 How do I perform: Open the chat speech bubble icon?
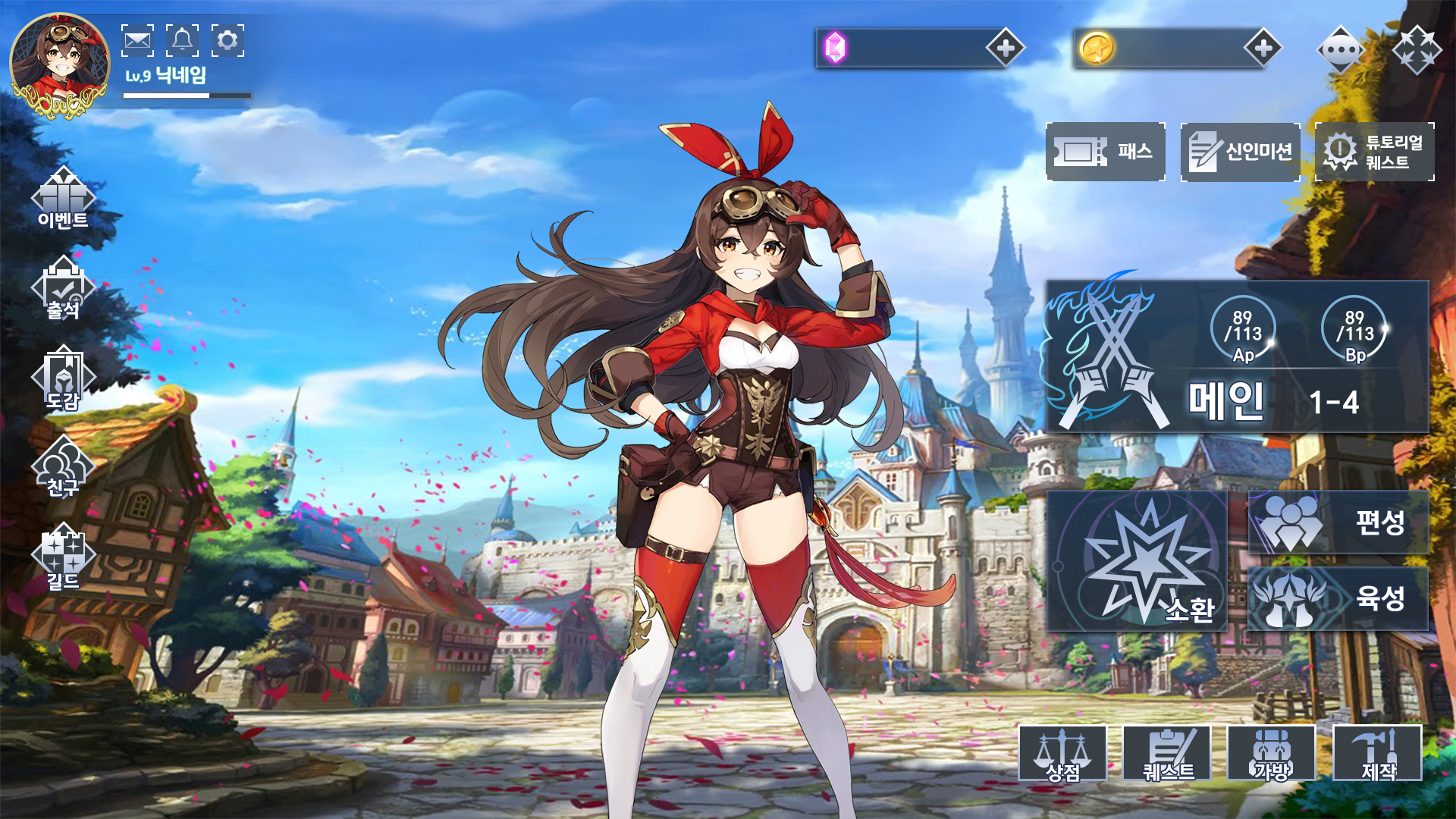point(1341,50)
